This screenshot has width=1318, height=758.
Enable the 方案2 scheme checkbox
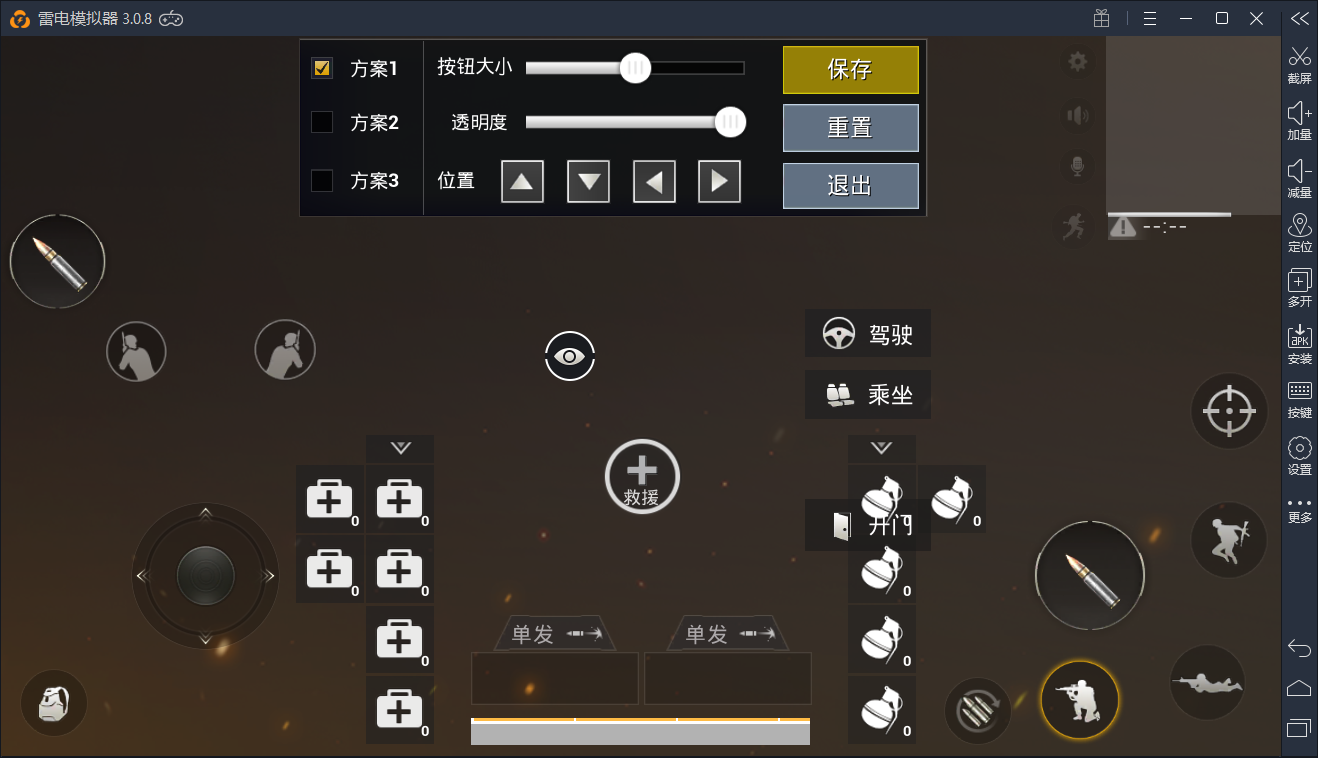323,120
